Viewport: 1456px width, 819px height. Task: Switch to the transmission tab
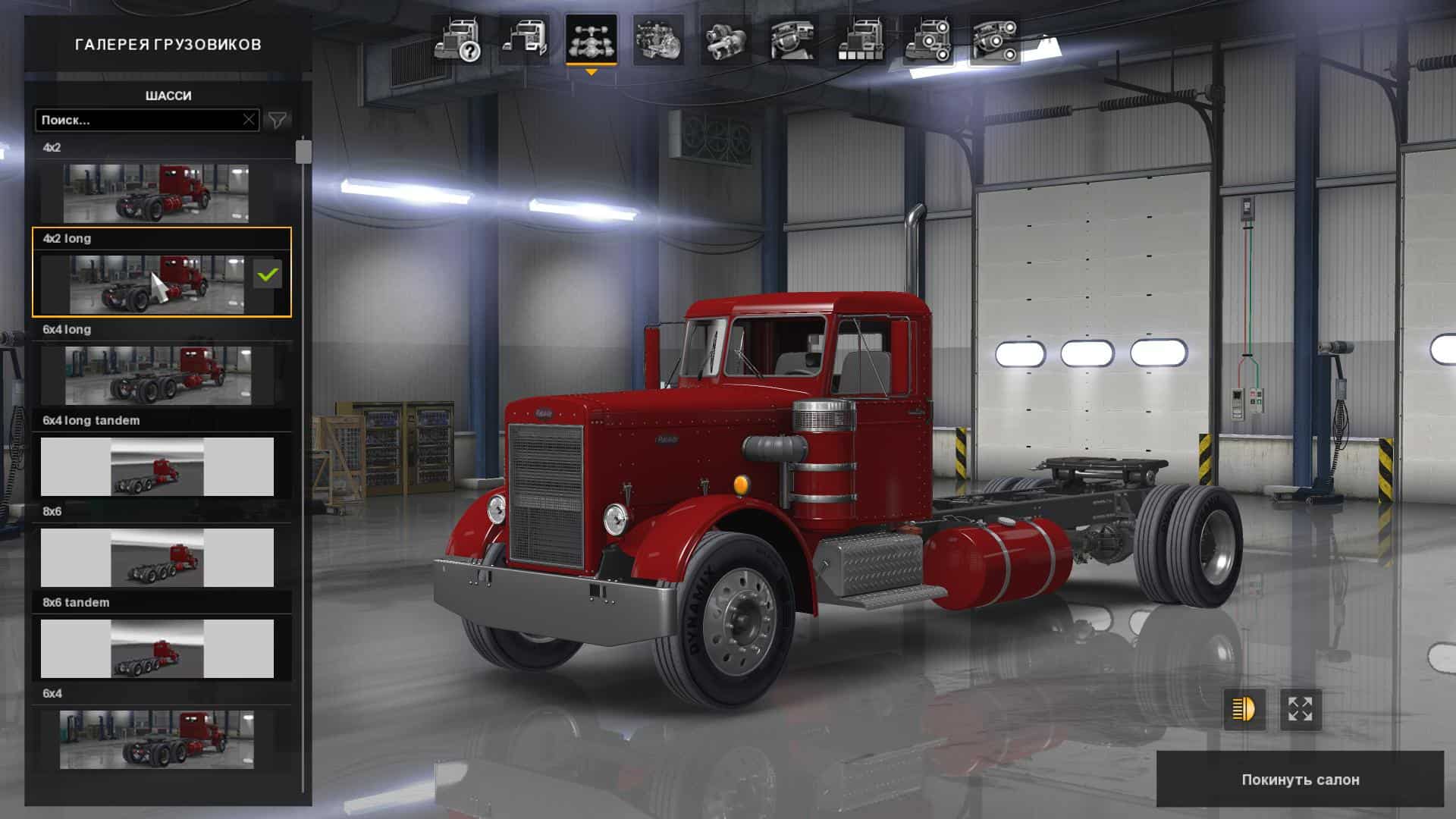[725, 40]
